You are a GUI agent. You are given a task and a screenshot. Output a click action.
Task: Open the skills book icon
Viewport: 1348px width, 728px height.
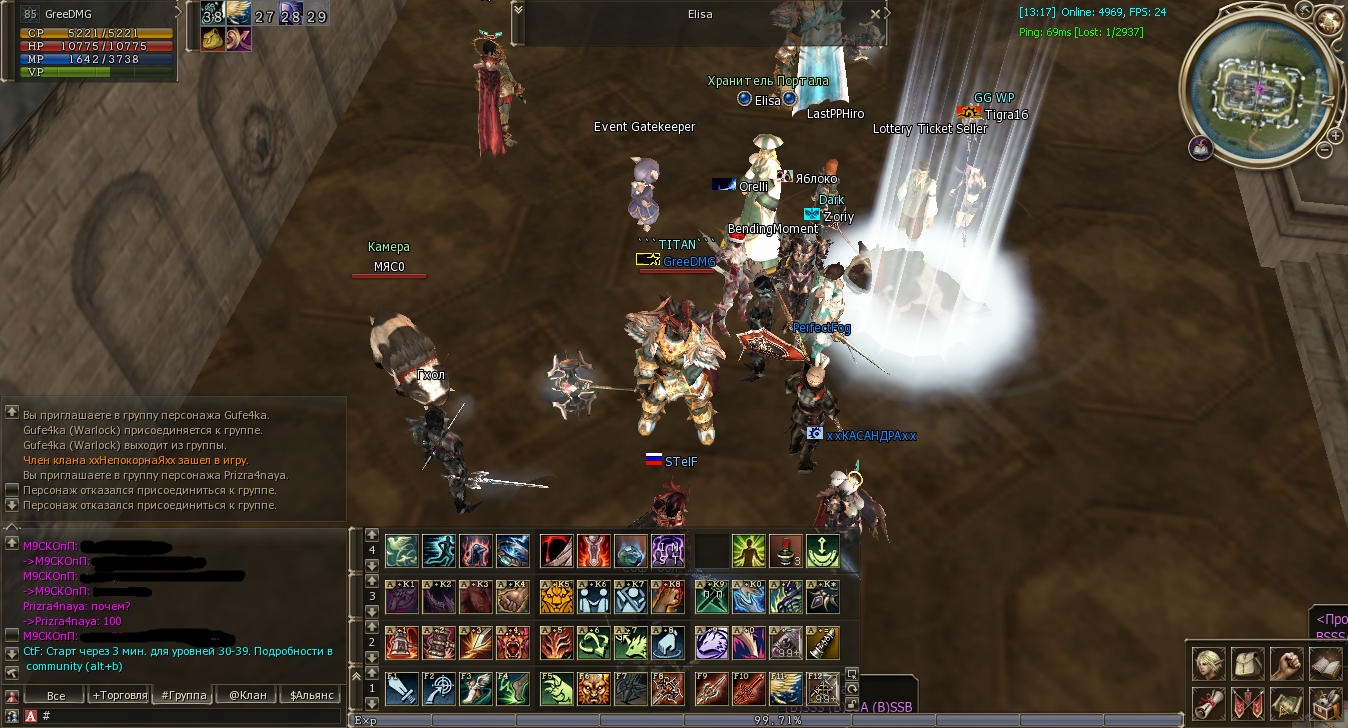tap(1325, 664)
